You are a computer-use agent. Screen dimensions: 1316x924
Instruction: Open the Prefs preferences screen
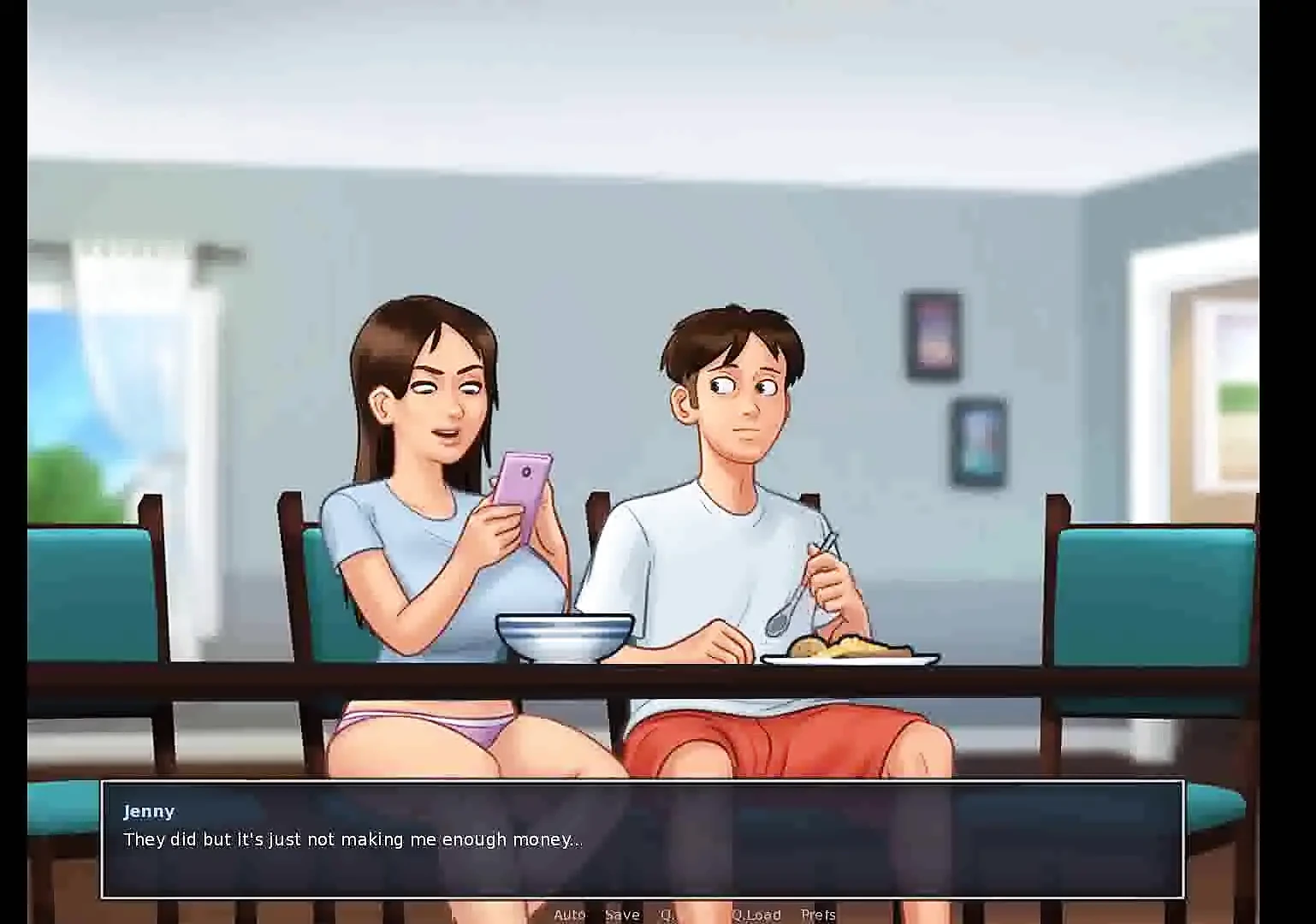click(x=819, y=915)
